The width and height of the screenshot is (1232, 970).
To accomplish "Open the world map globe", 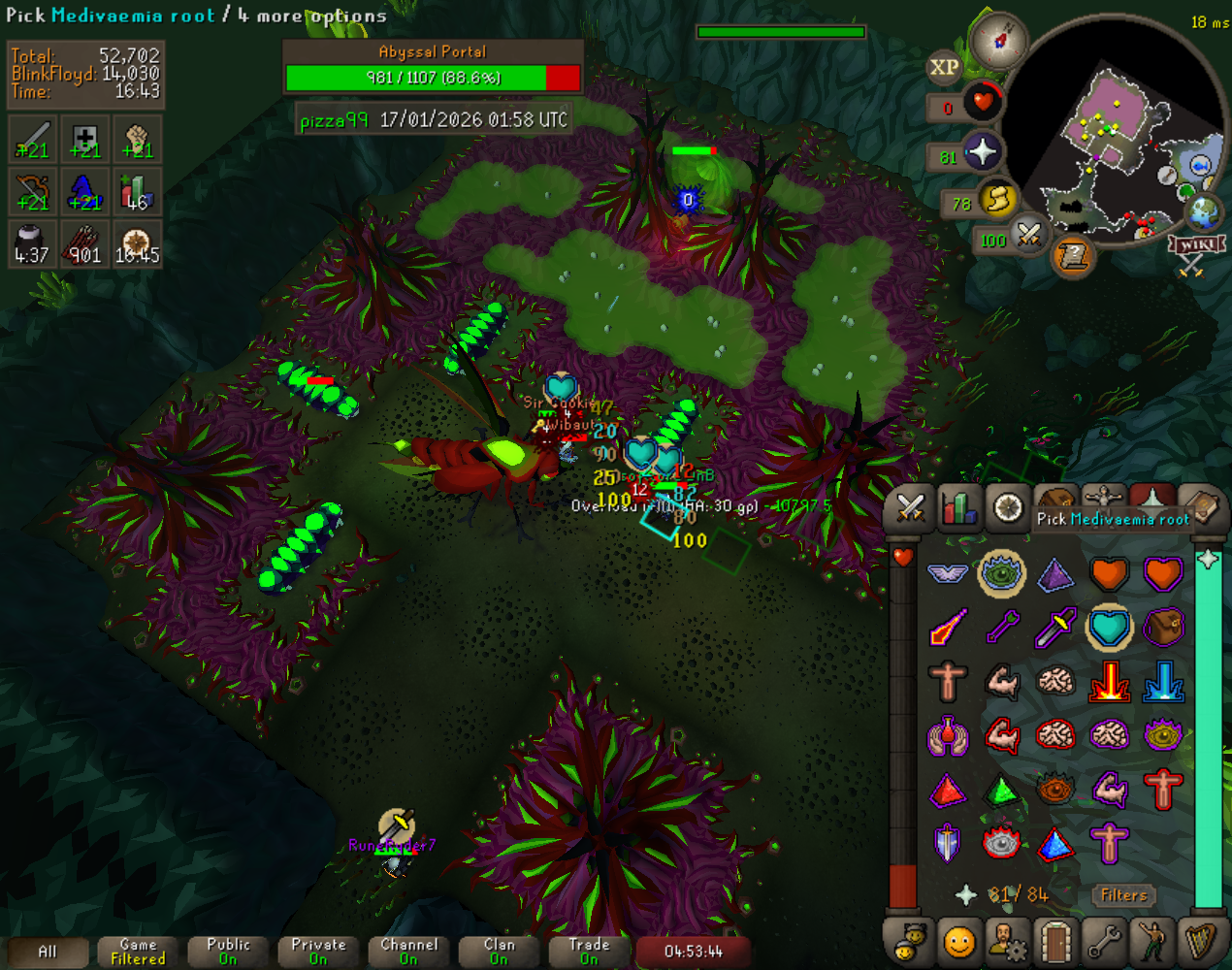I will pyautogui.click(x=1204, y=211).
